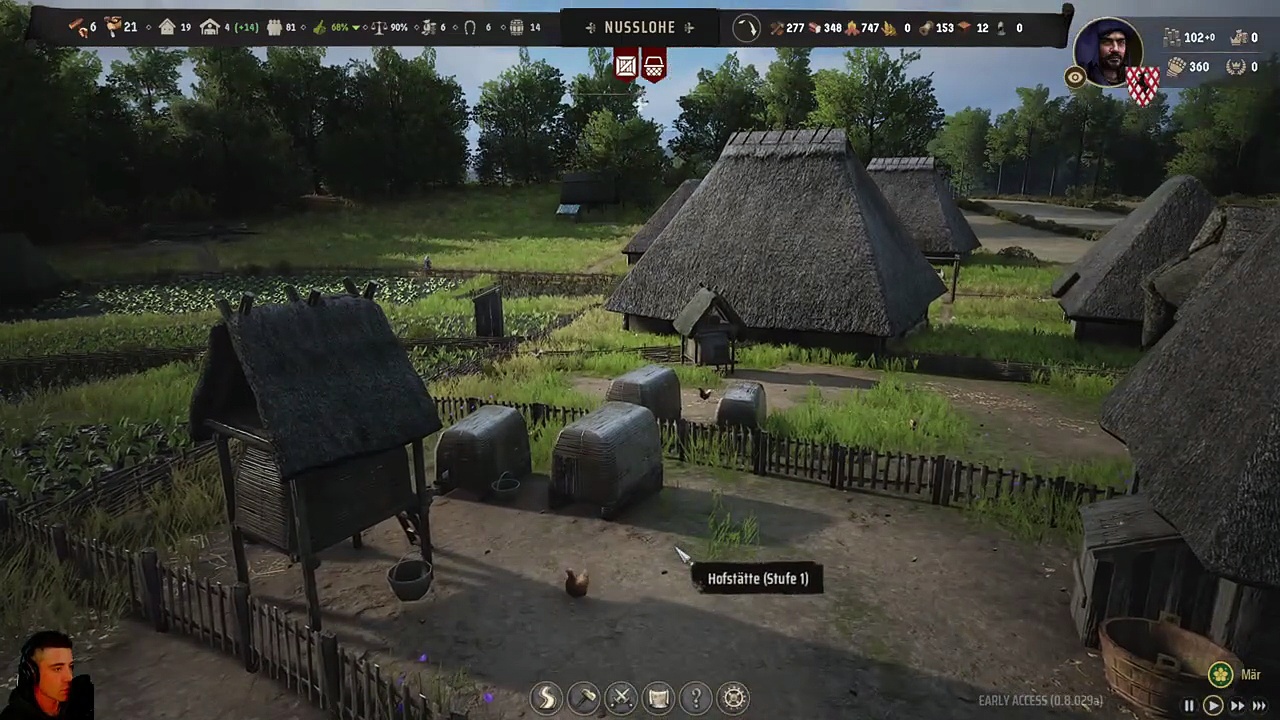
Task: Set the game to normal speed
Action: 1212,706
